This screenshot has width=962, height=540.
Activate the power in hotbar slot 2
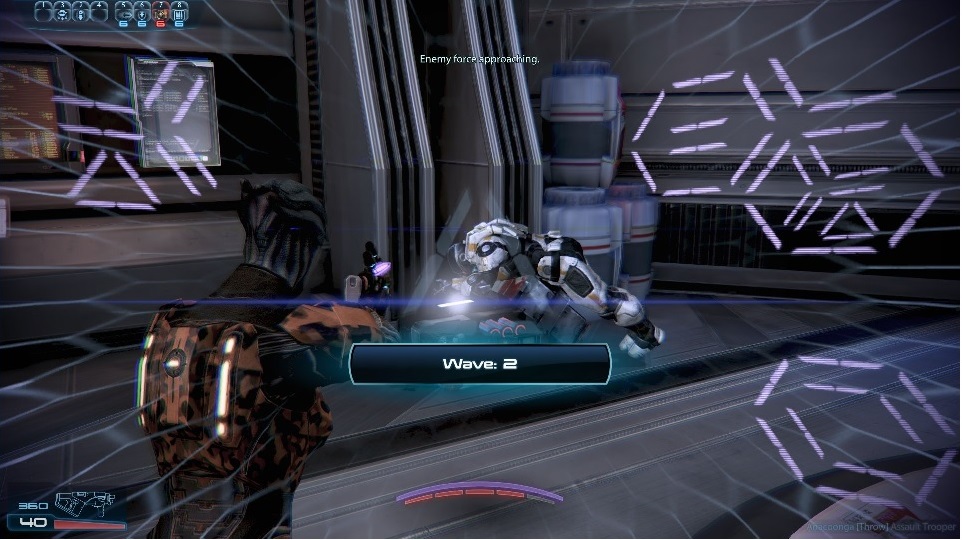coord(62,12)
